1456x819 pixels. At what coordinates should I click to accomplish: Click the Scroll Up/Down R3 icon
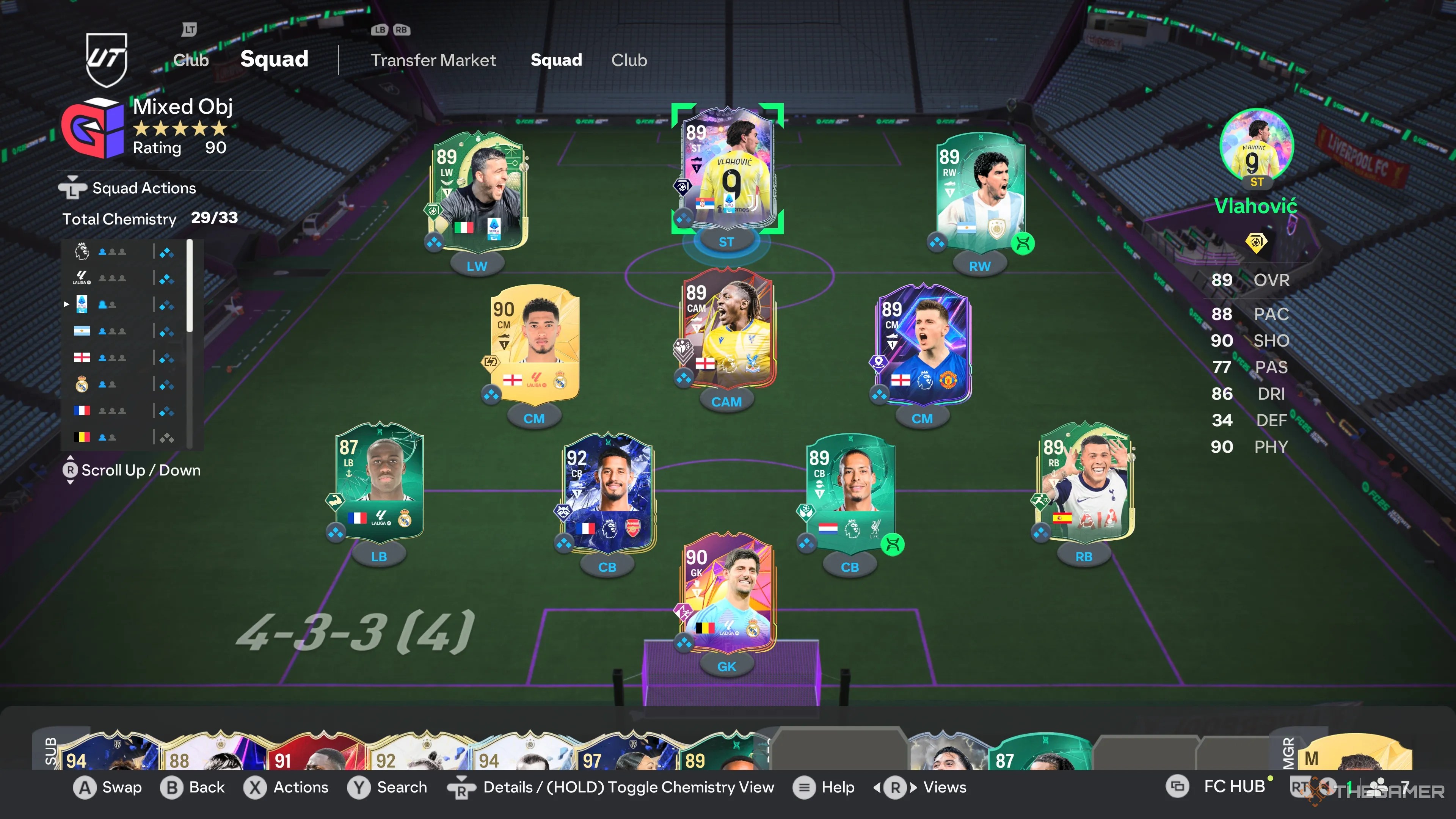[70, 471]
